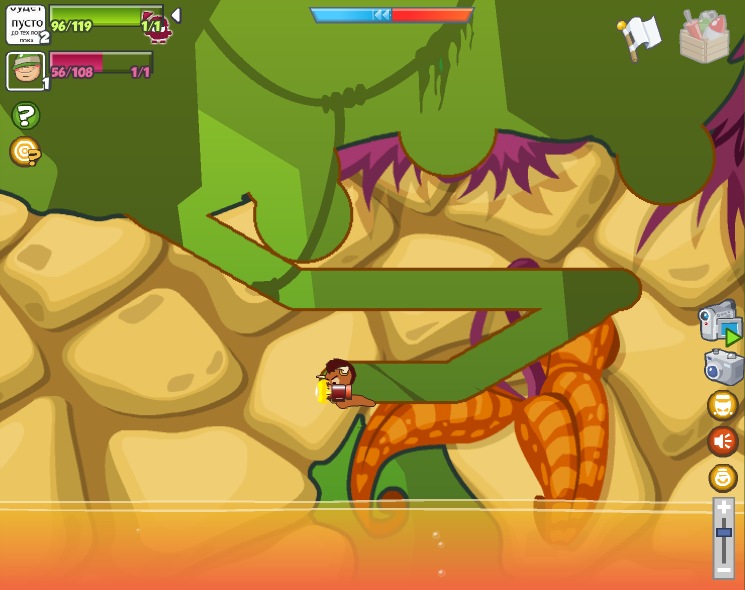Click the target with question mark icon
745x590 pixels.
click(x=25, y=151)
